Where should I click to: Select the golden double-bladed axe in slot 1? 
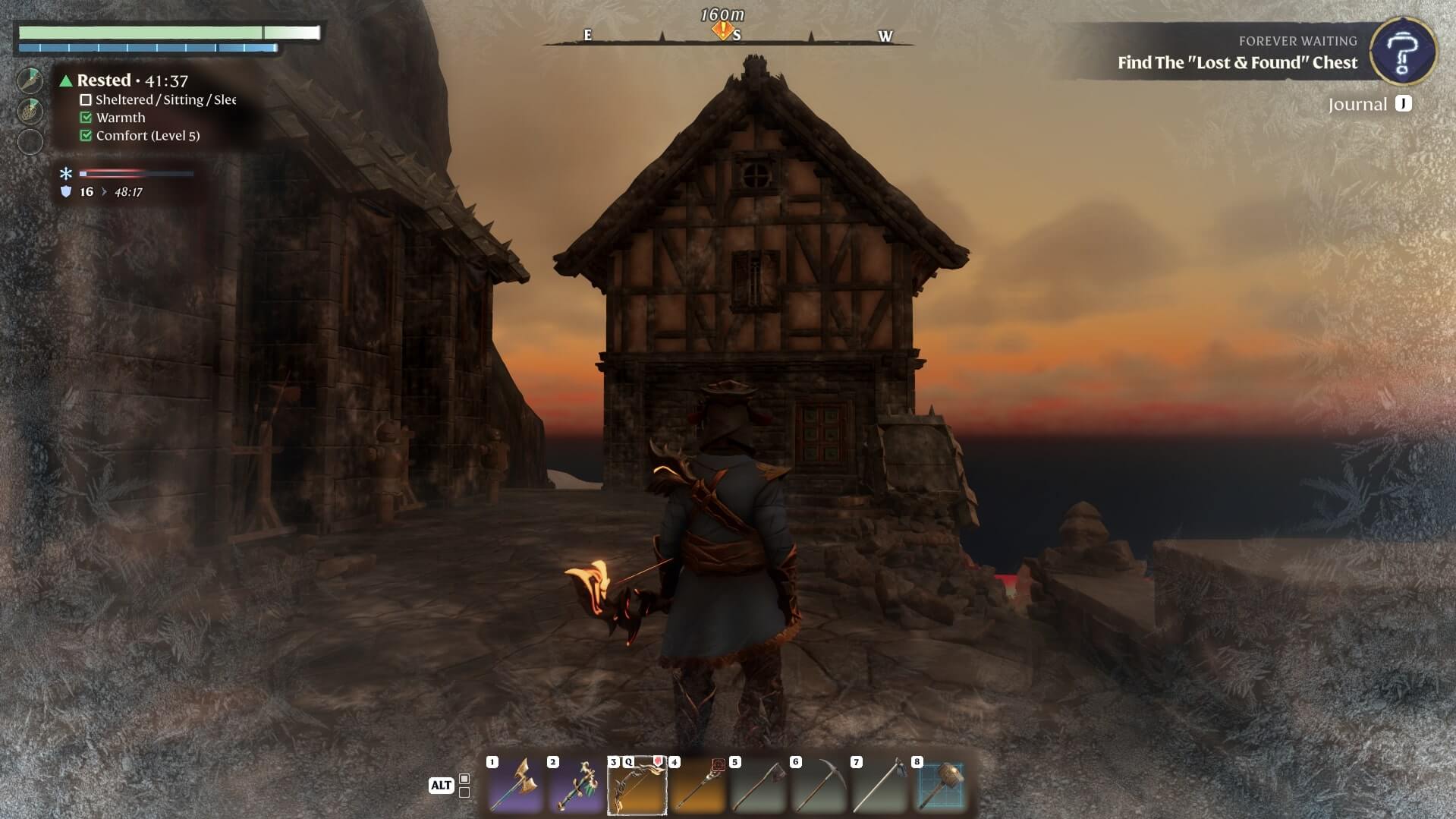pyautogui.click(x=515, y=785)
